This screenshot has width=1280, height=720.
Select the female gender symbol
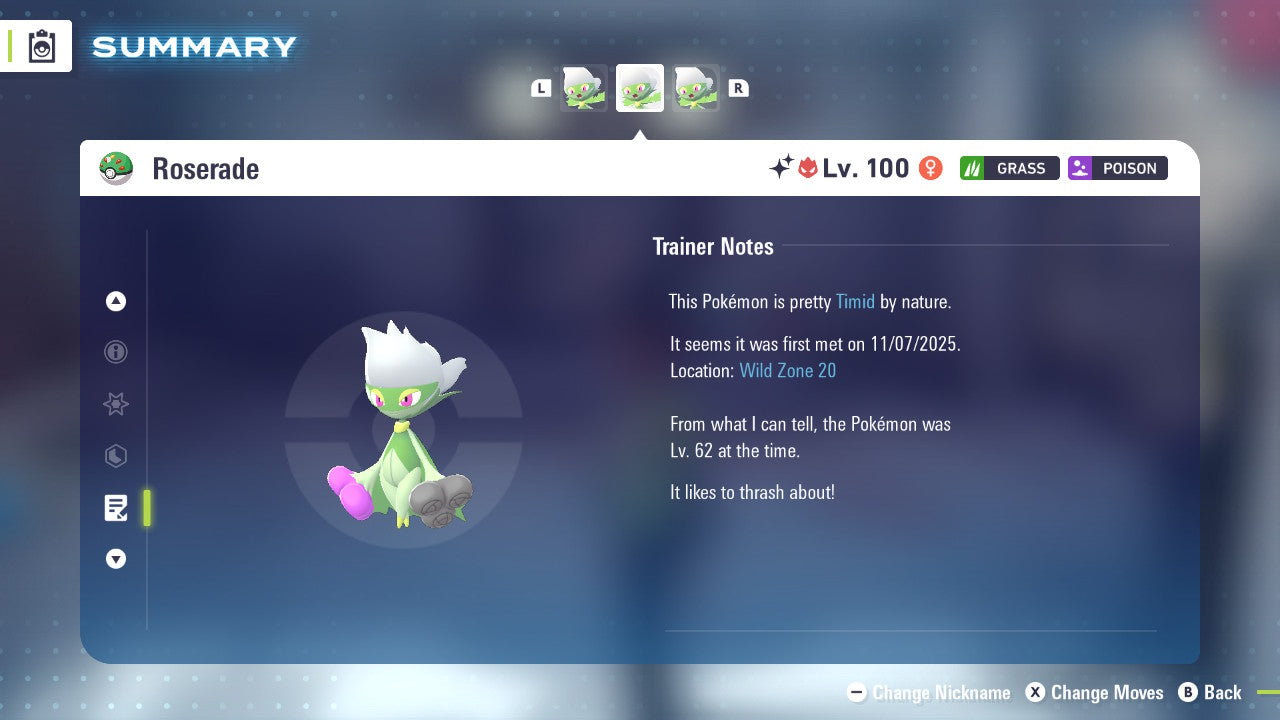[930, 168]
